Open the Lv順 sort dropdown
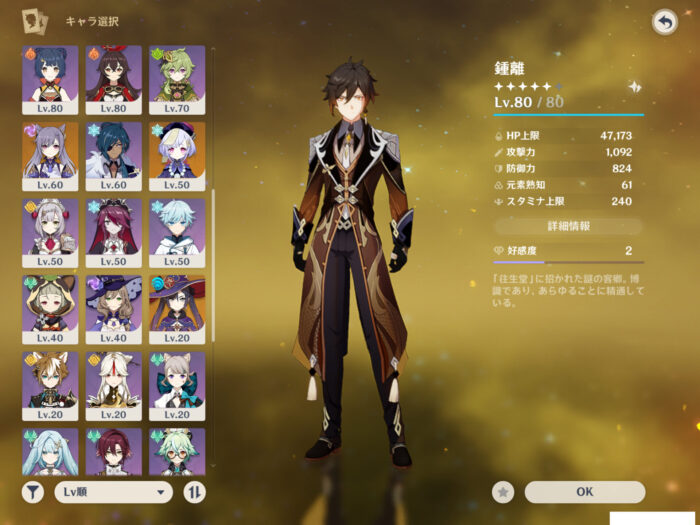 tap(113, 492)
